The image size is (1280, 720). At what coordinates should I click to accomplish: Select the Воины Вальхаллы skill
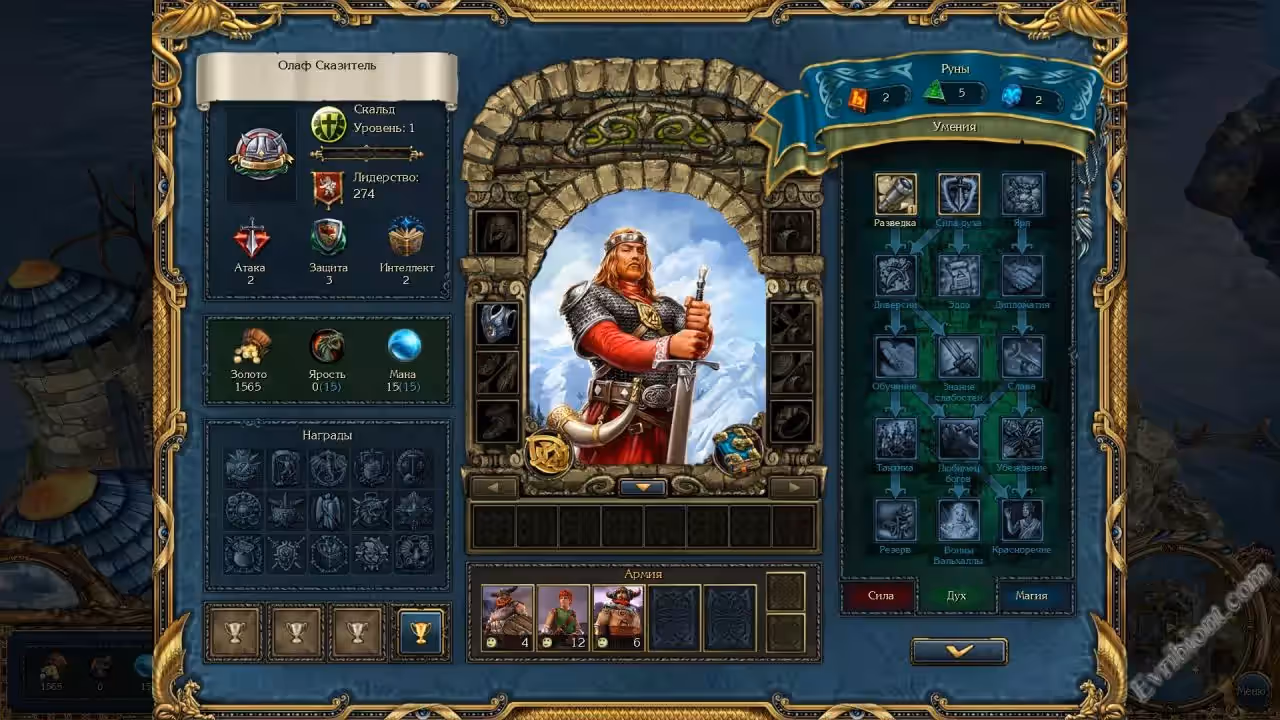pos(959,521)
